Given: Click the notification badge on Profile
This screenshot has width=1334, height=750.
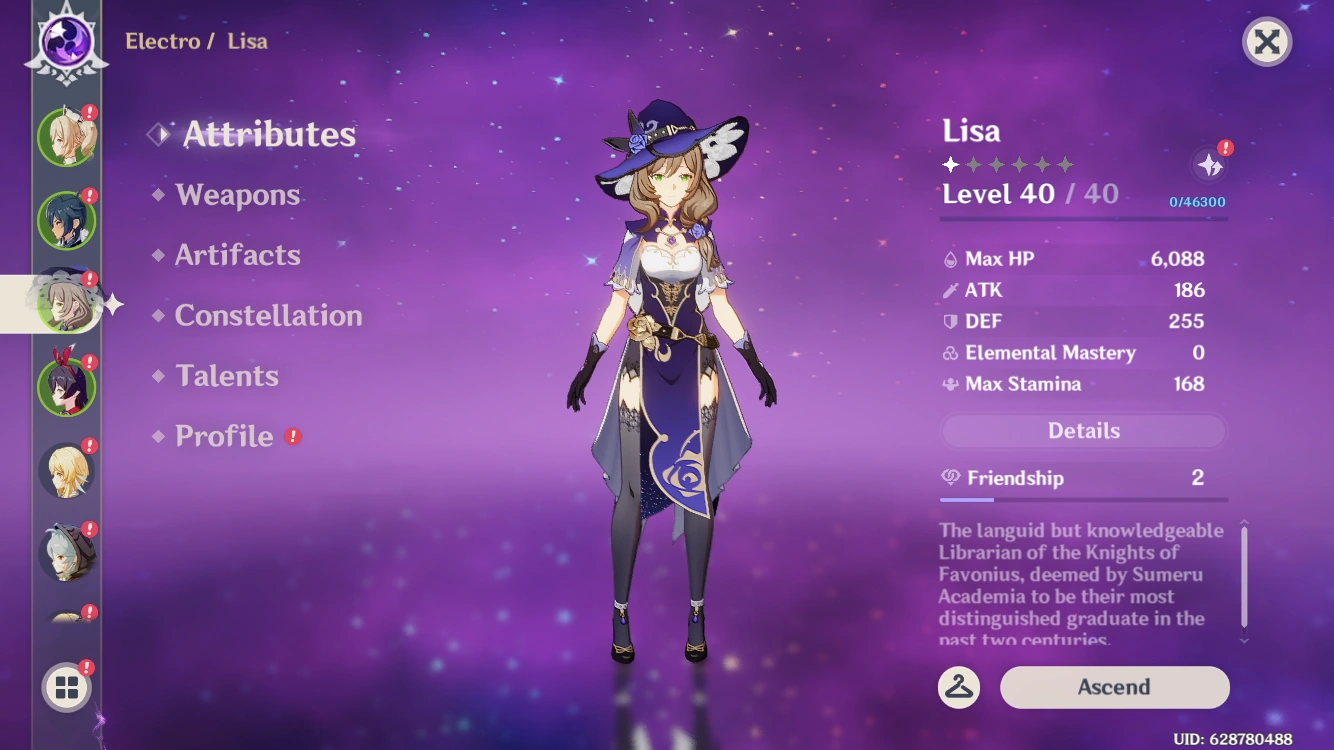Looking at the screenshot, I should point(294,436).
